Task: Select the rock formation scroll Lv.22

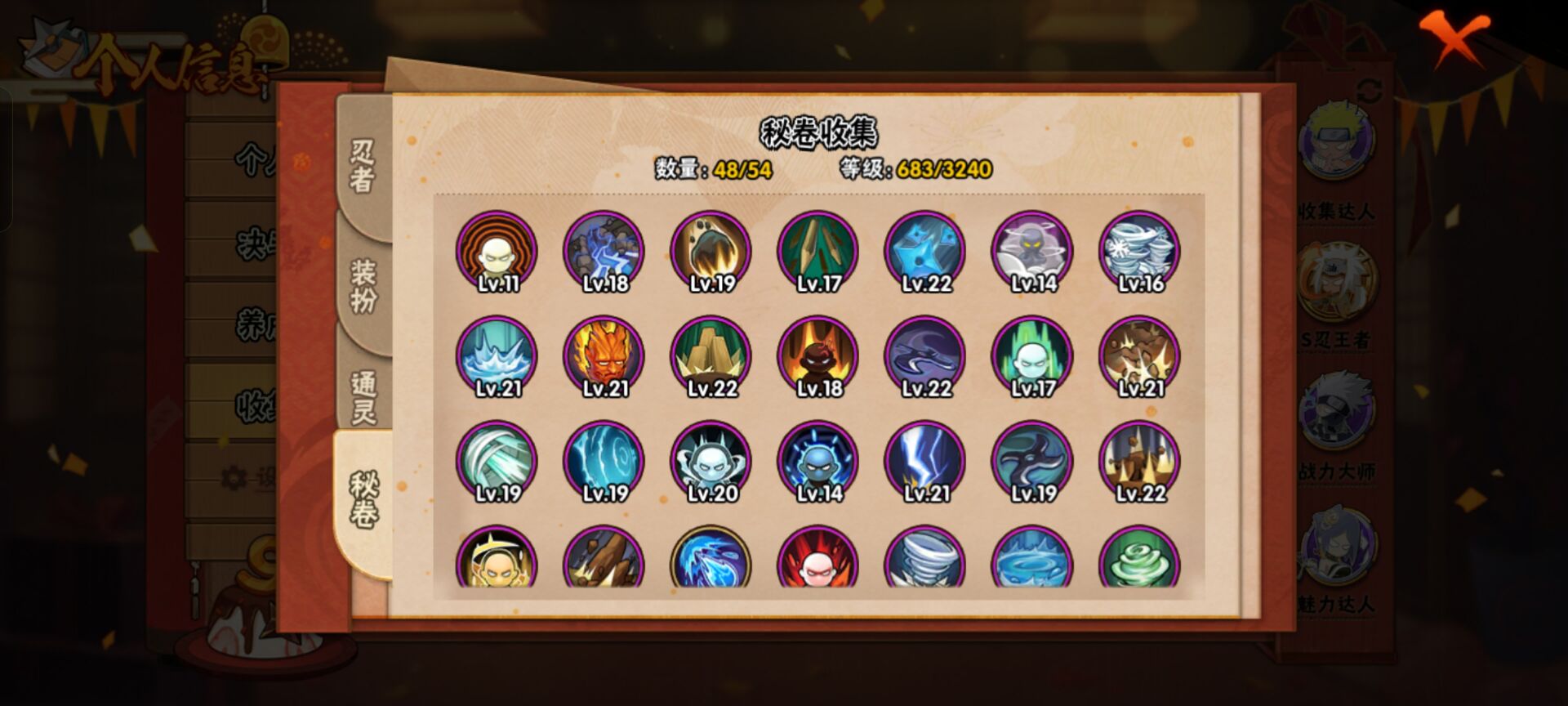Action: pos(710,355)
